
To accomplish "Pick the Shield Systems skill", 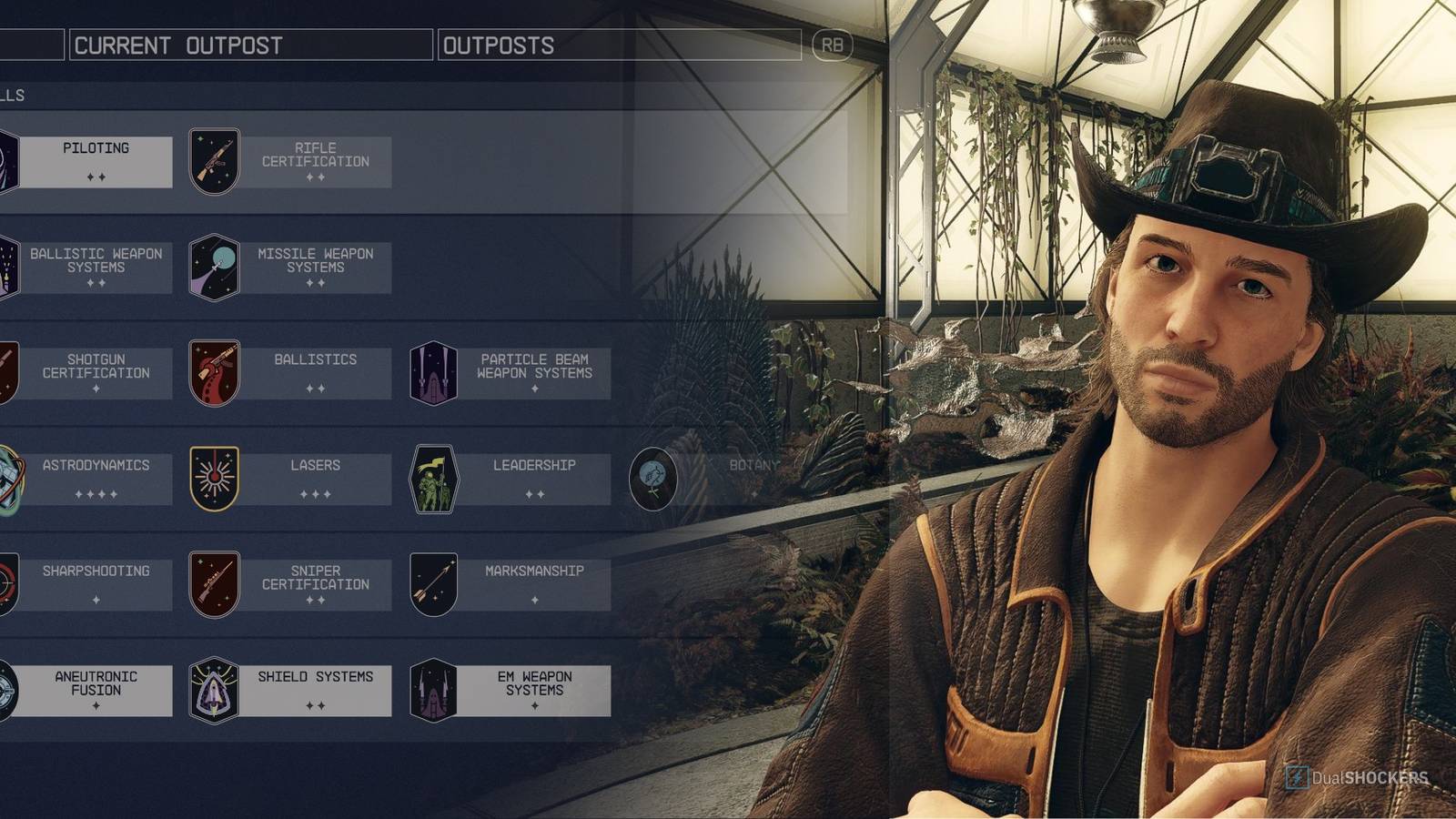I will click(x=315, y=690).
